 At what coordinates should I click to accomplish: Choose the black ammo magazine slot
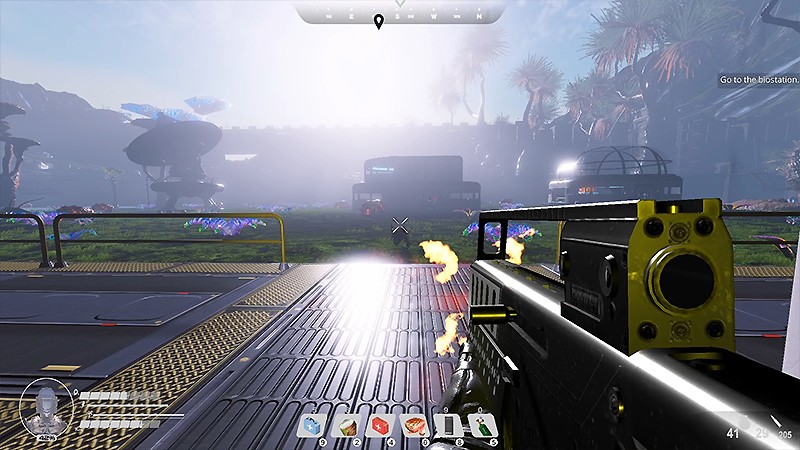point(450,426)
